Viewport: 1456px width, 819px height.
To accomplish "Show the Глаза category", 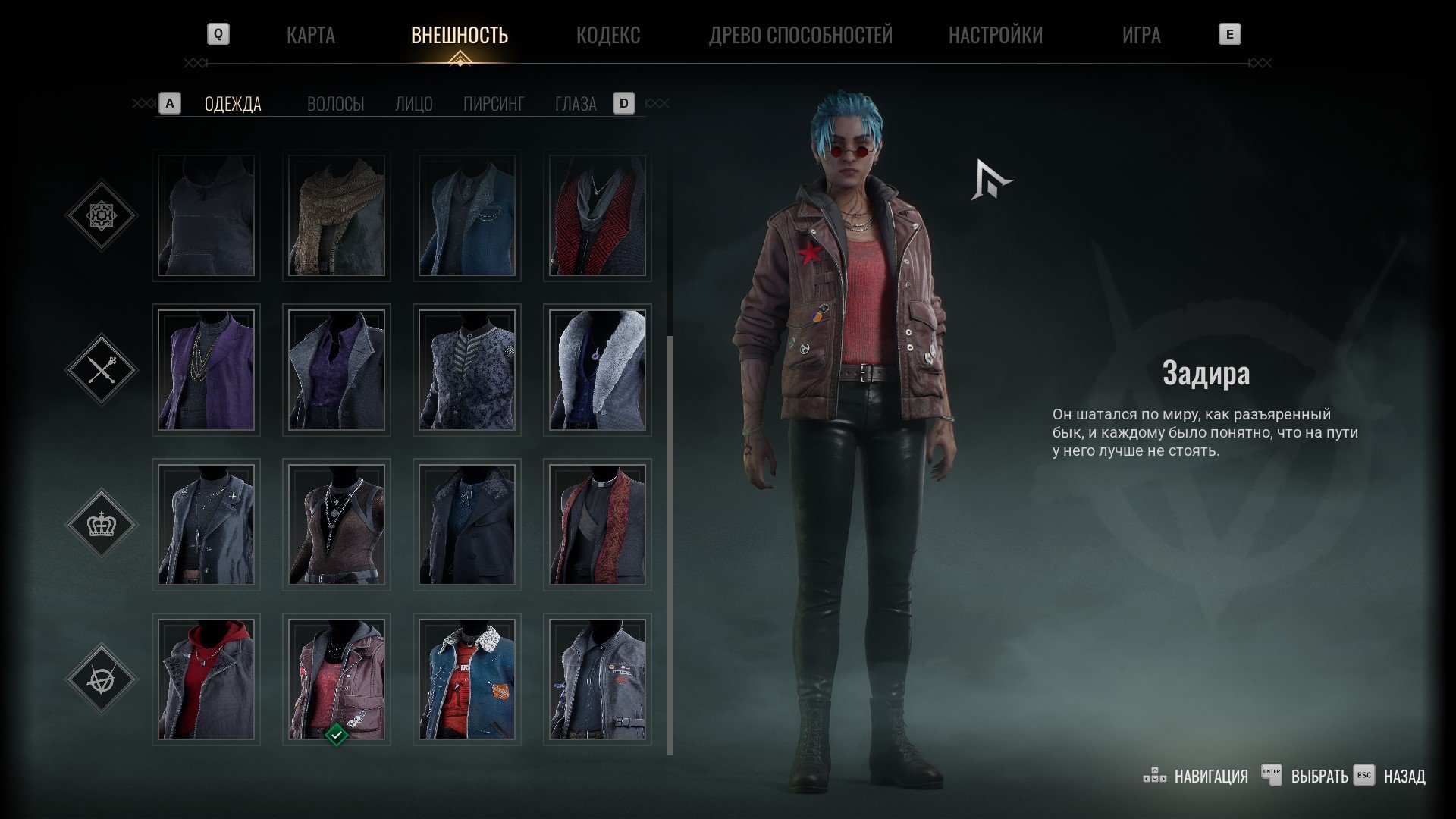I will (575, 104).
